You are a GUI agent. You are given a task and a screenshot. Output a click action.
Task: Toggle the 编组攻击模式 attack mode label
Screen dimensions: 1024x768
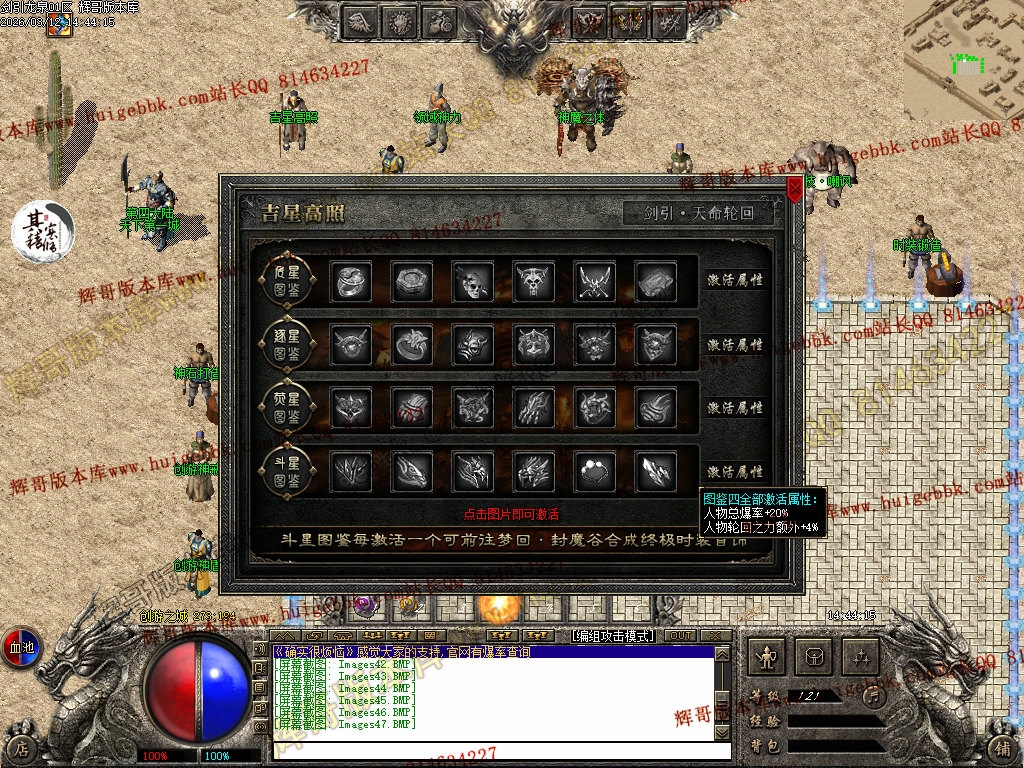(x=612, y=636)
